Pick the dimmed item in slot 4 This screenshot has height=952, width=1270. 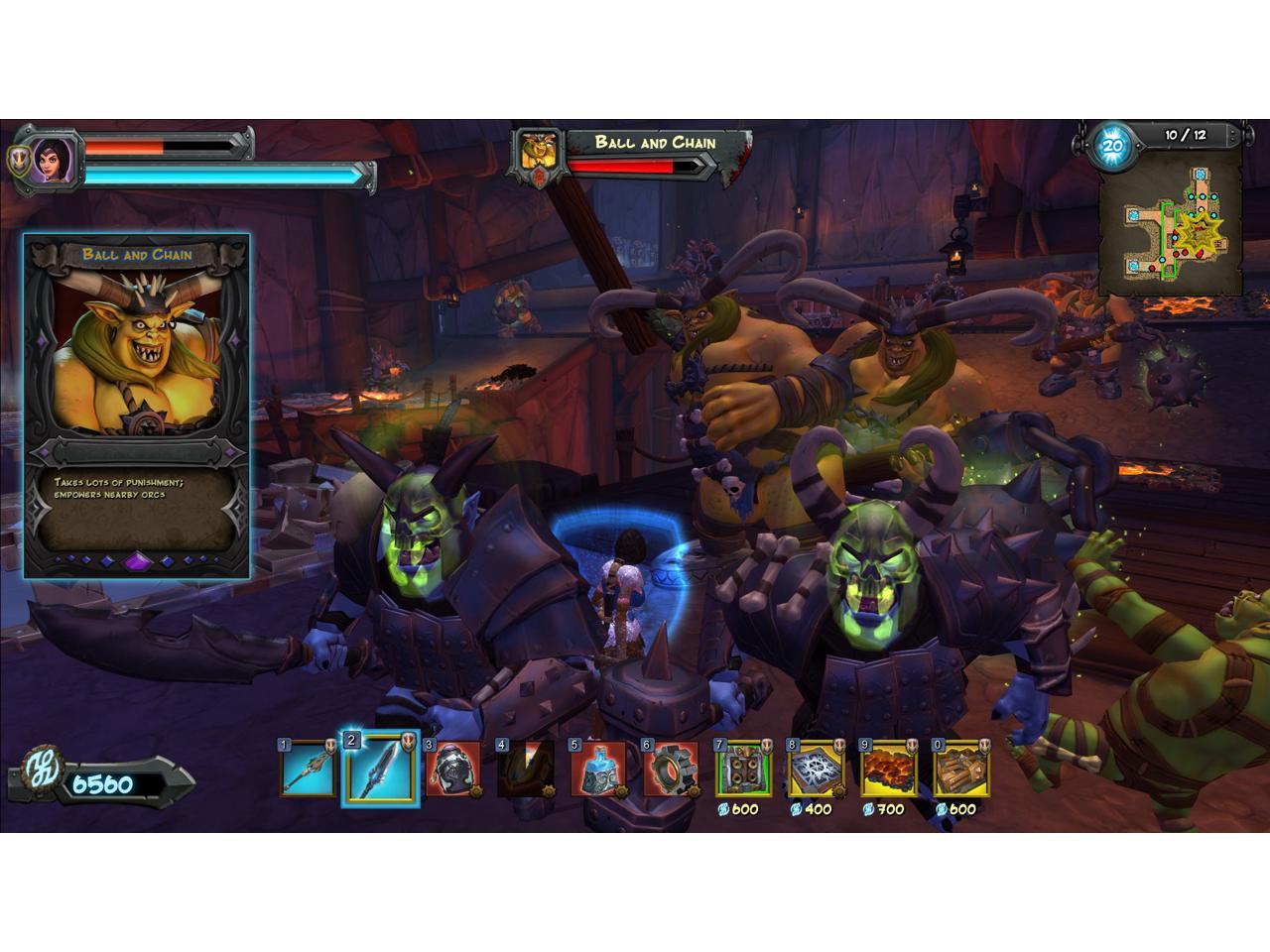525,770
